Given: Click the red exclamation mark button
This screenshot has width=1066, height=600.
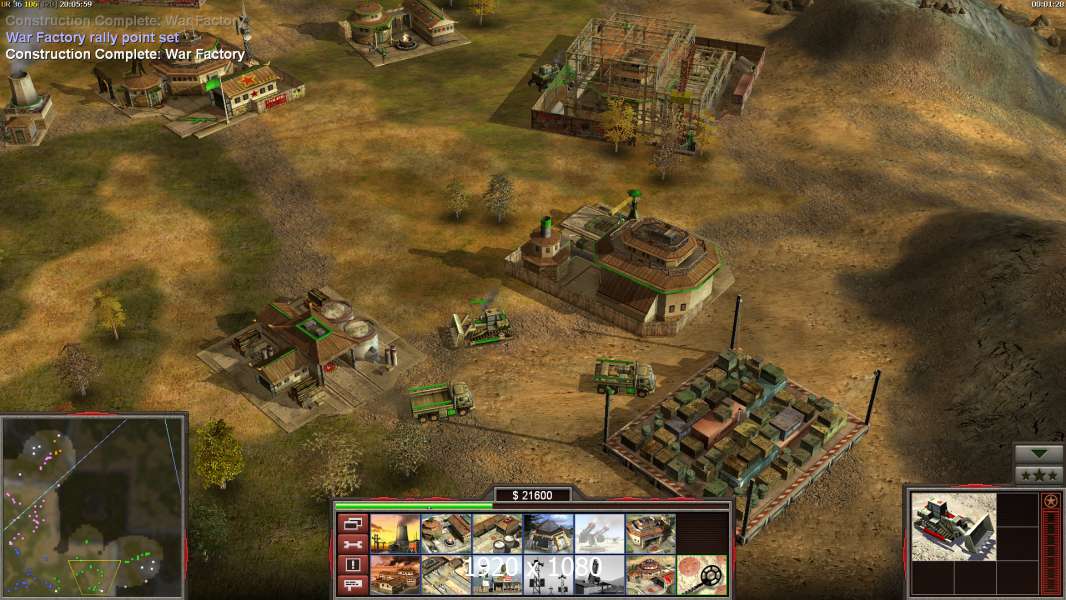Looking at the screenshot, I should coord(353,565).
